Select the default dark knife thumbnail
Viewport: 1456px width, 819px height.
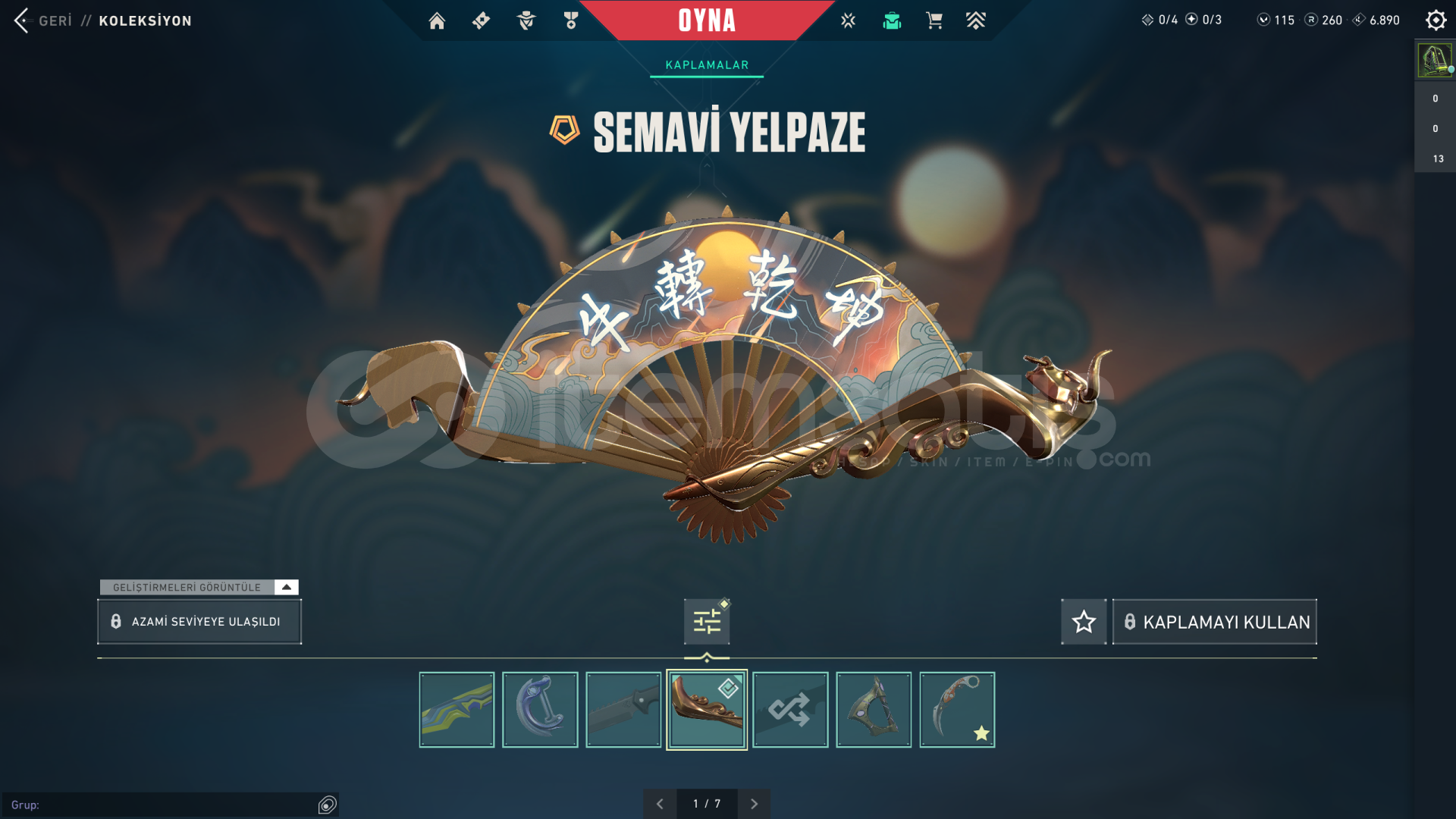[x=623, y=710]
